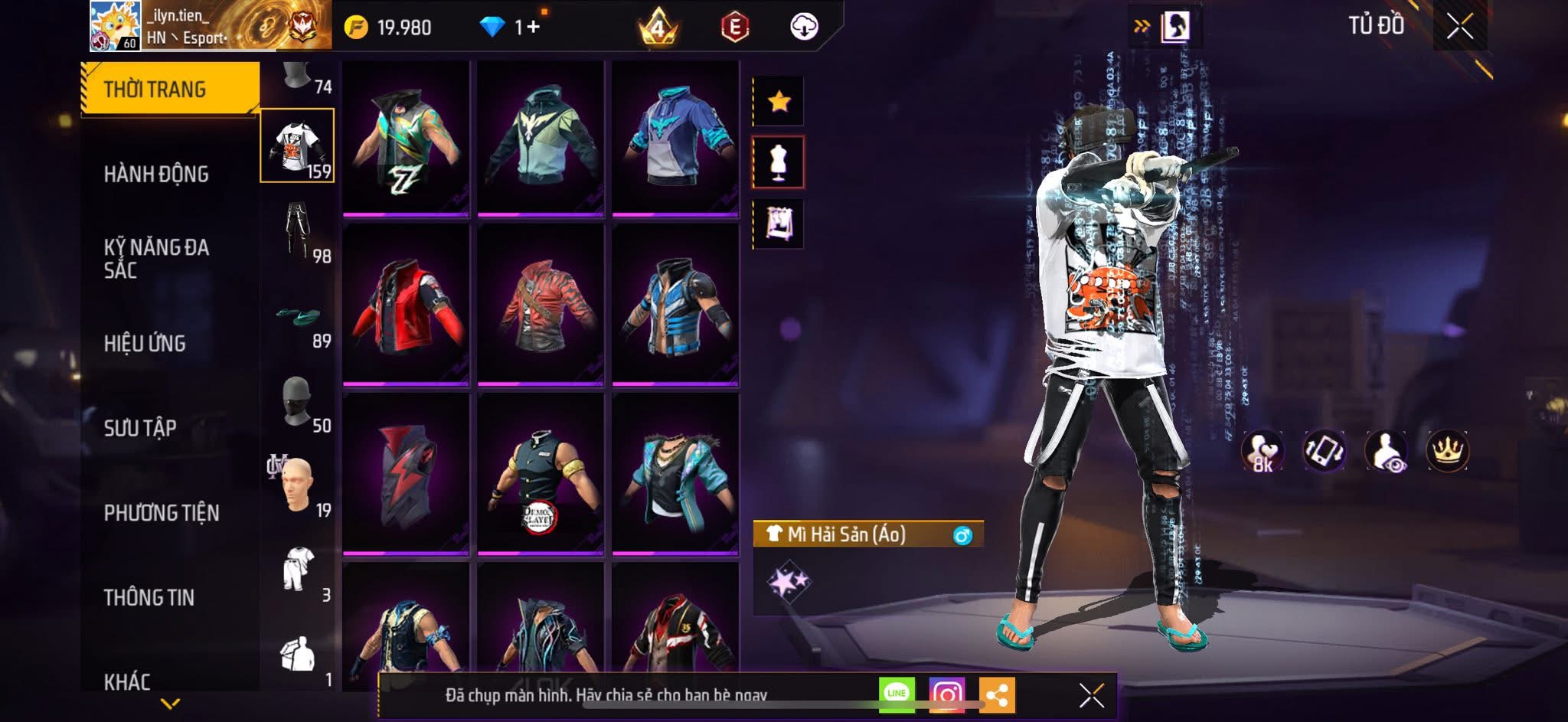Image resolution: width=1568 pixels, height=722 pixels.
Task: Open the Thông Tin tab
Action: 149,597
